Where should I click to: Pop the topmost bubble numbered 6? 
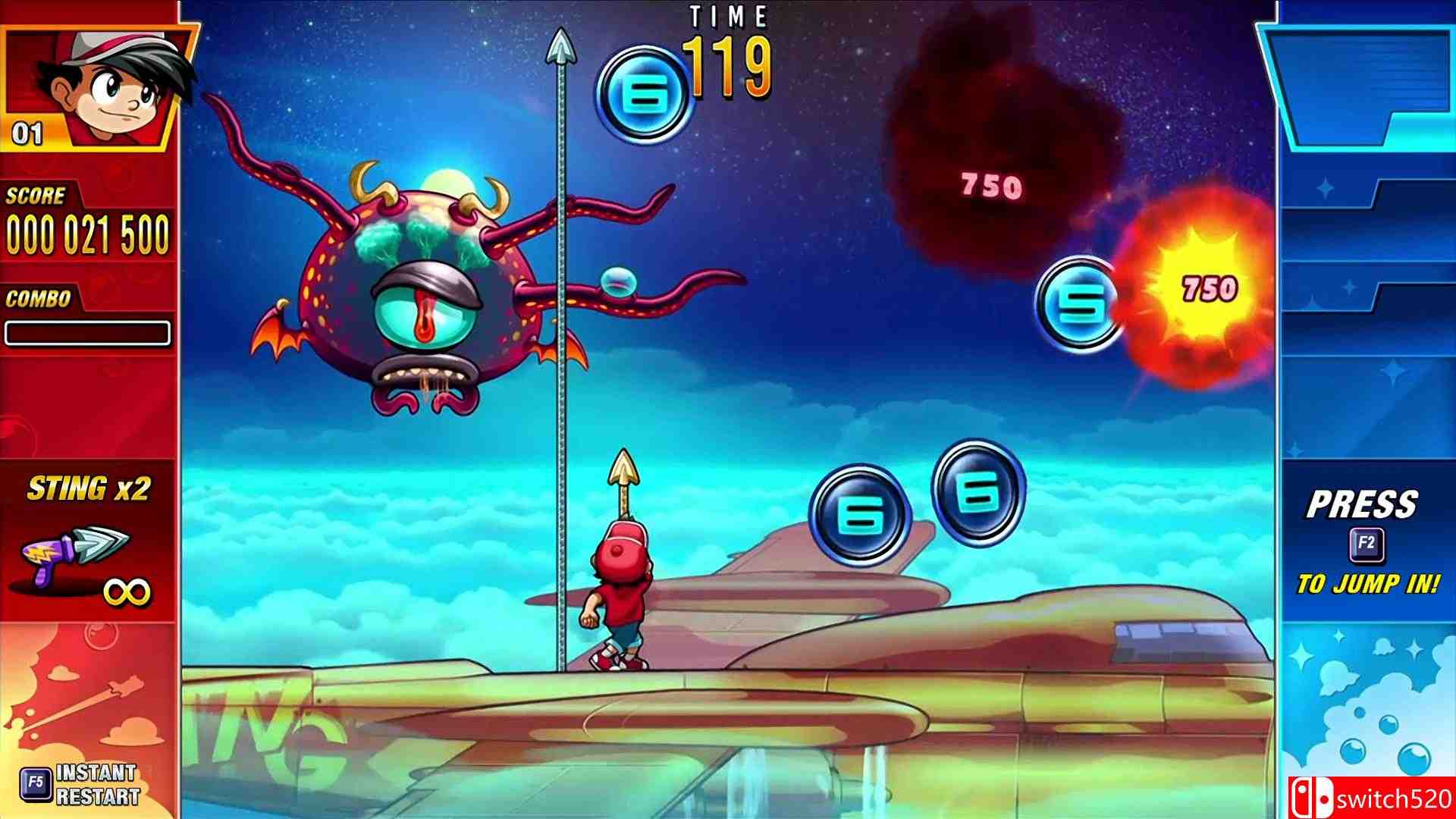645,91
